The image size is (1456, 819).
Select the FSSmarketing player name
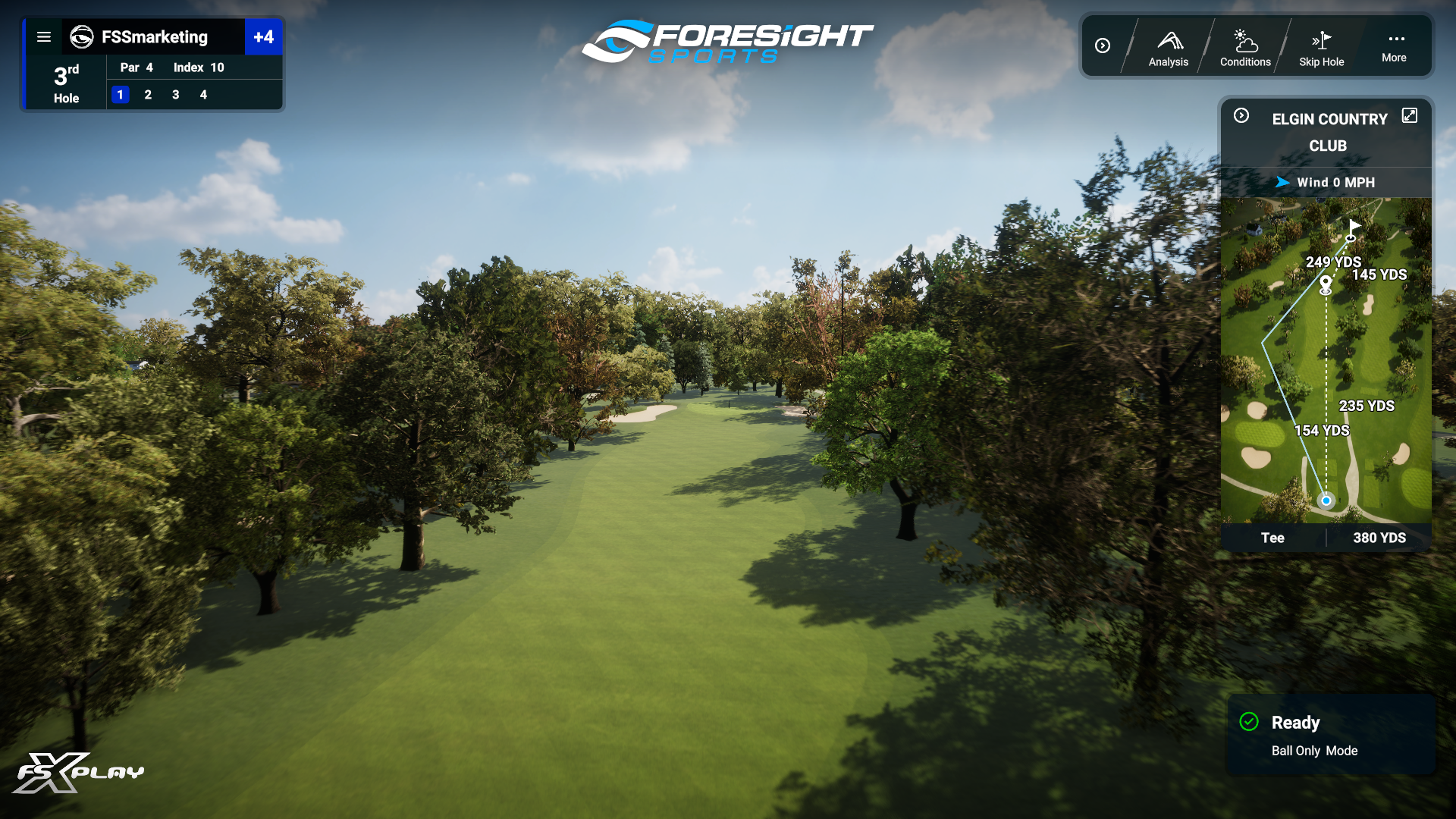[x=155, y=37]
